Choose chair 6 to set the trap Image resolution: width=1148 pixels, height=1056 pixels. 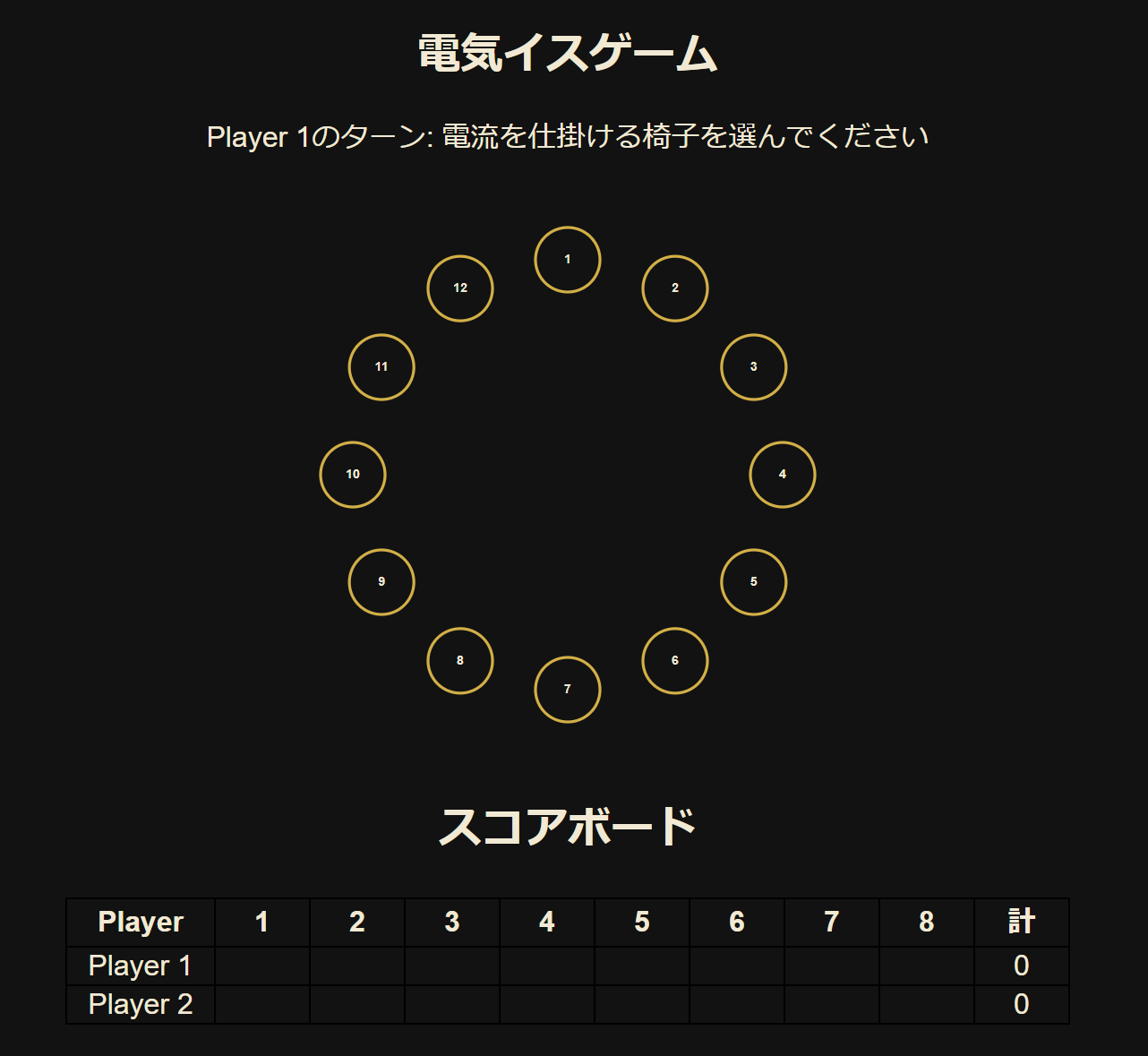[674, 661]
